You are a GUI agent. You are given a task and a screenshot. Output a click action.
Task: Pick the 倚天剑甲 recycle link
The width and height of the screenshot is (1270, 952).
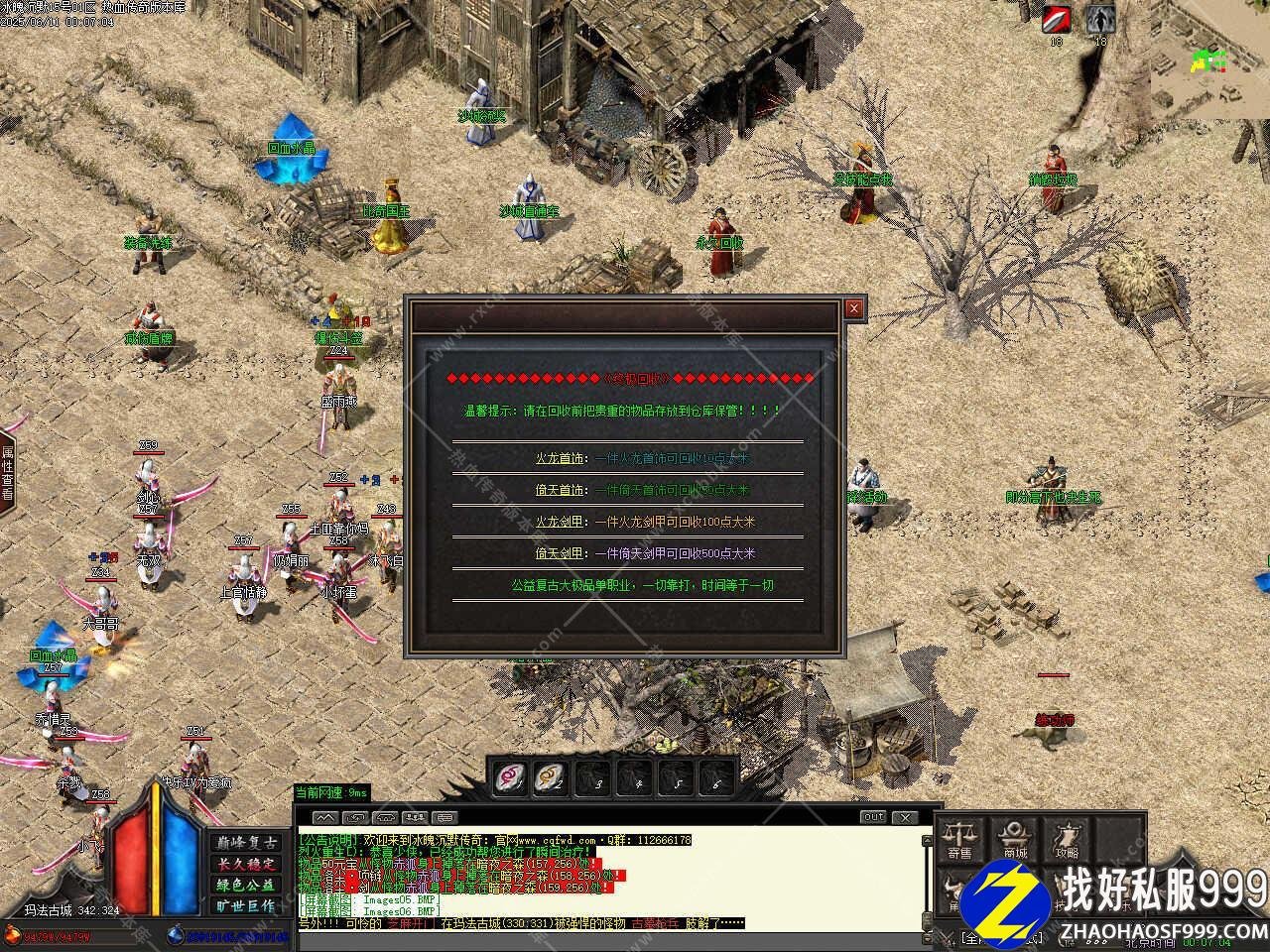pyautogui.click(x=560, y=553)
